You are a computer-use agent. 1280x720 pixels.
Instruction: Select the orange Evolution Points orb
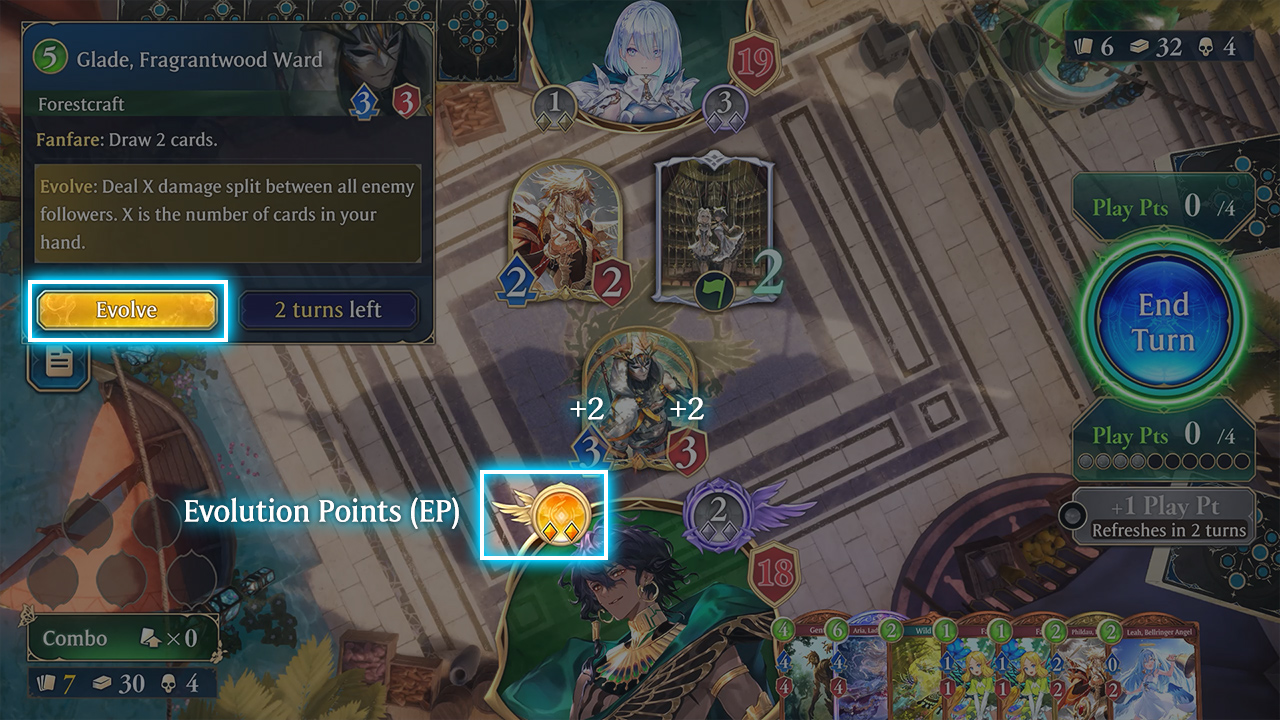tap(552, 513)
